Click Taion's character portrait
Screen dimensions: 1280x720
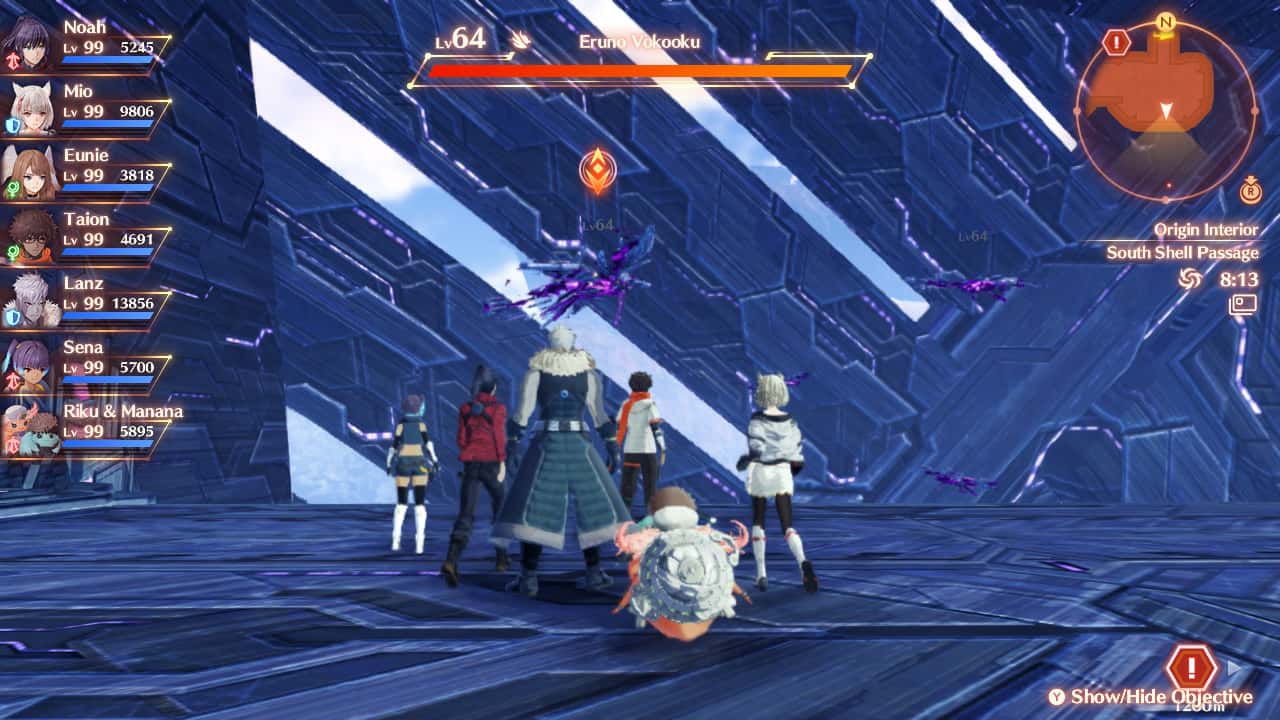[33, 235]
